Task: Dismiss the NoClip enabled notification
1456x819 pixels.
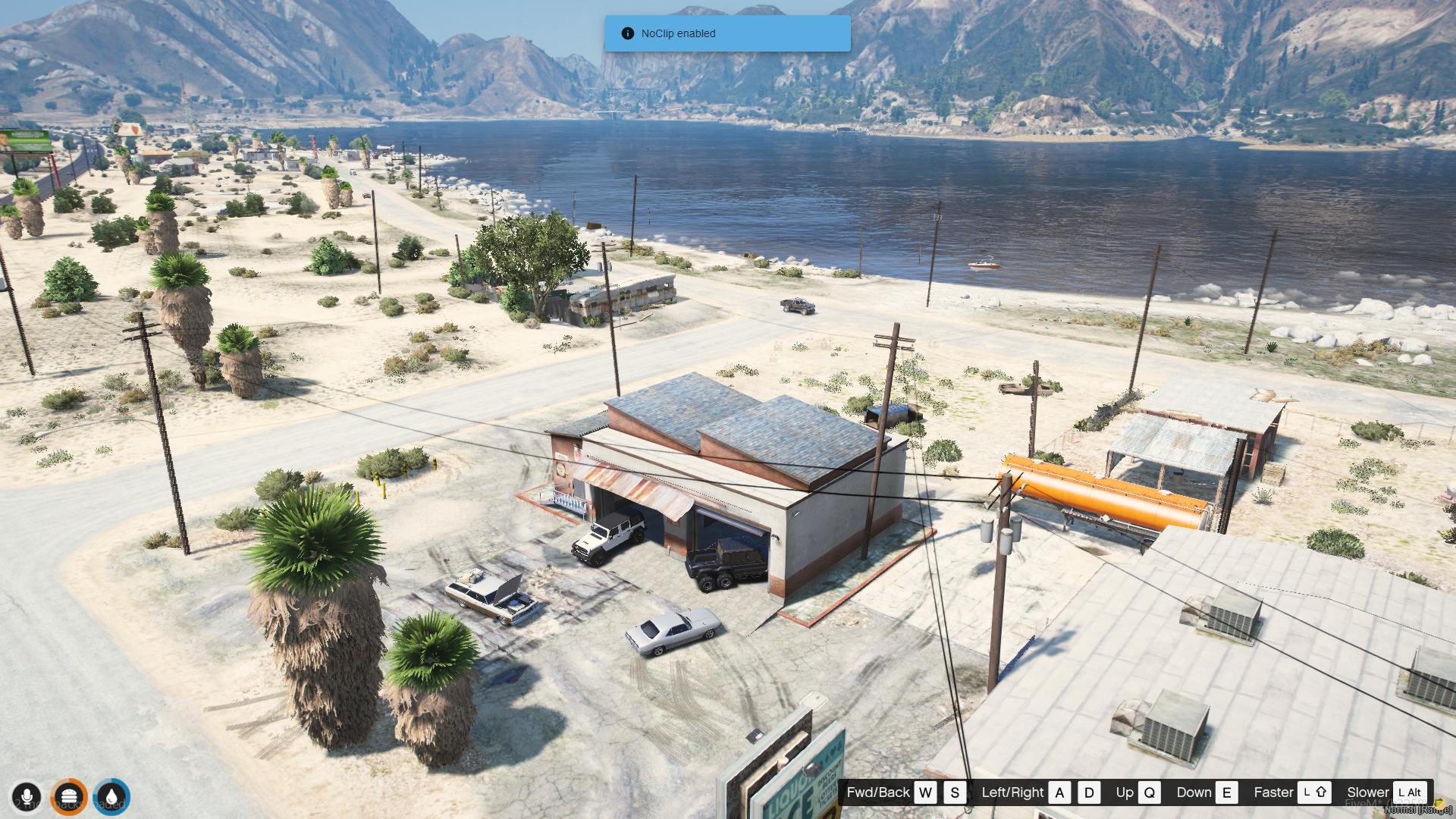Action: pos(726,33)
